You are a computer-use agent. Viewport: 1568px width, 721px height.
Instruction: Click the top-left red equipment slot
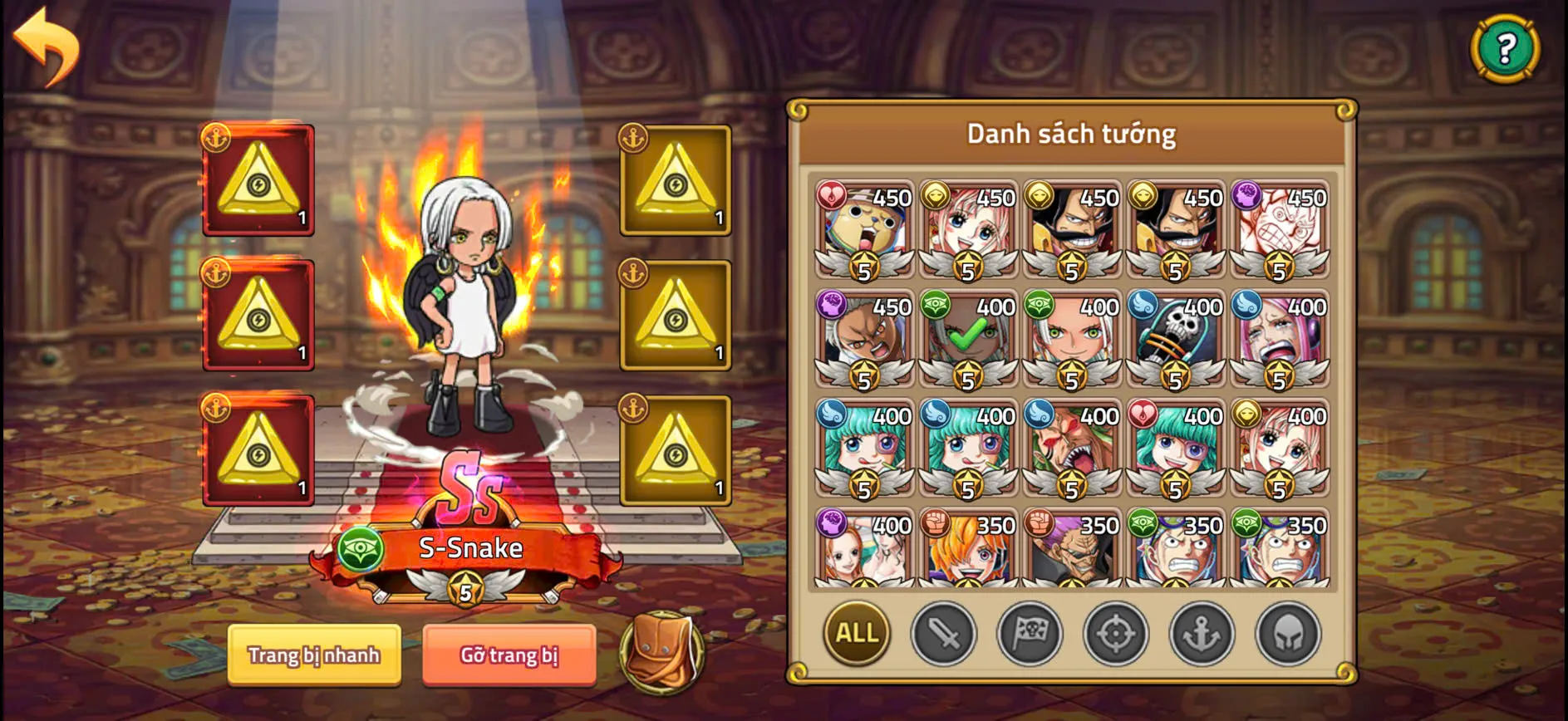(x=258, y=180)
